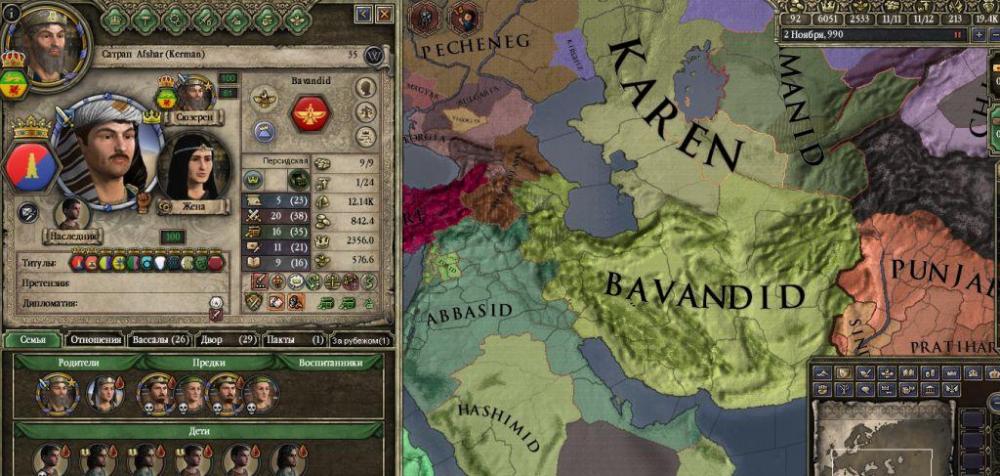Select the large ruler portrait in the top-left corner
The image size is (1000, 476).
(x=42, y=43)
